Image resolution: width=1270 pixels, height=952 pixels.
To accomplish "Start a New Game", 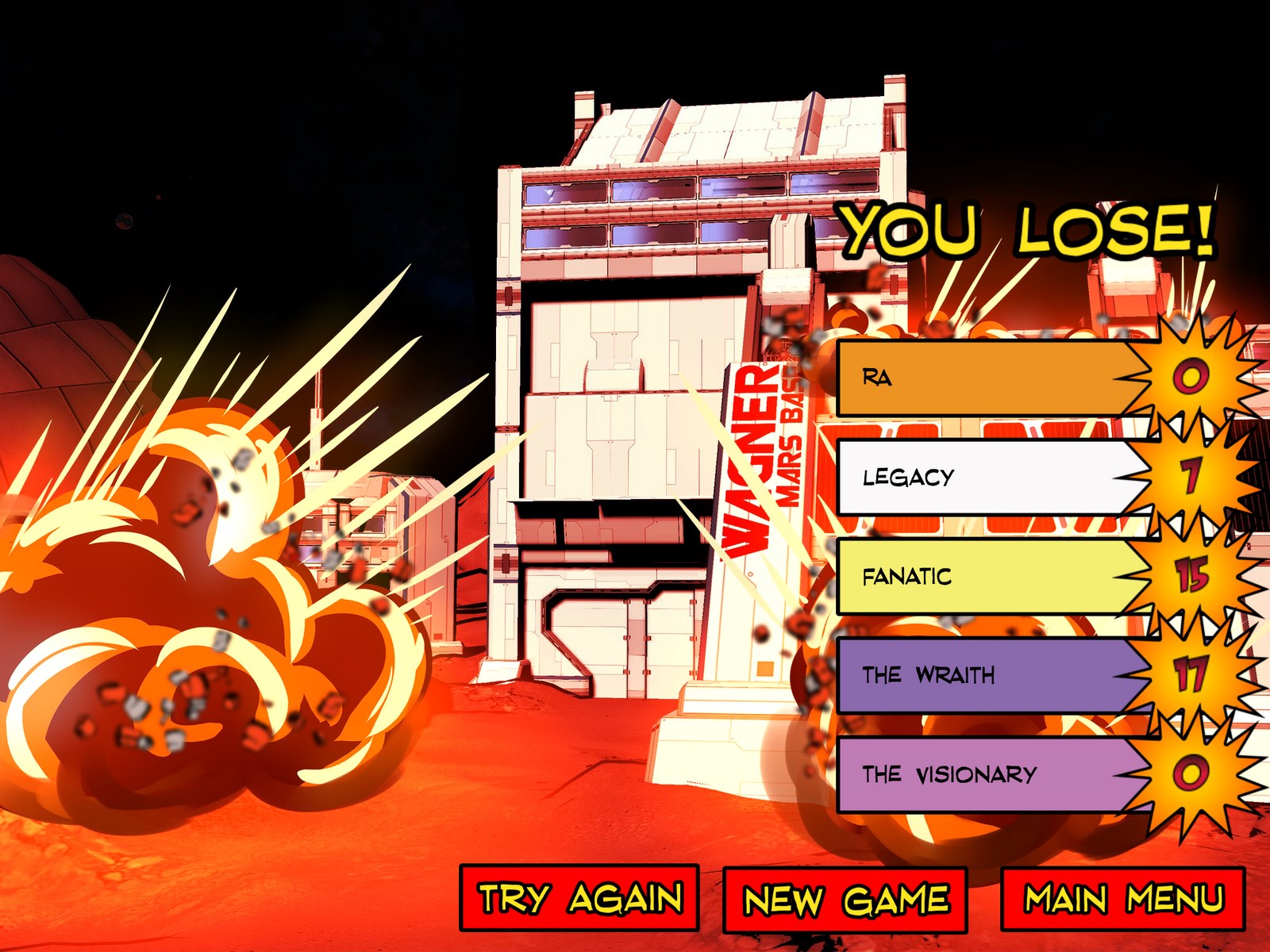I will click(x=845, y=900).
